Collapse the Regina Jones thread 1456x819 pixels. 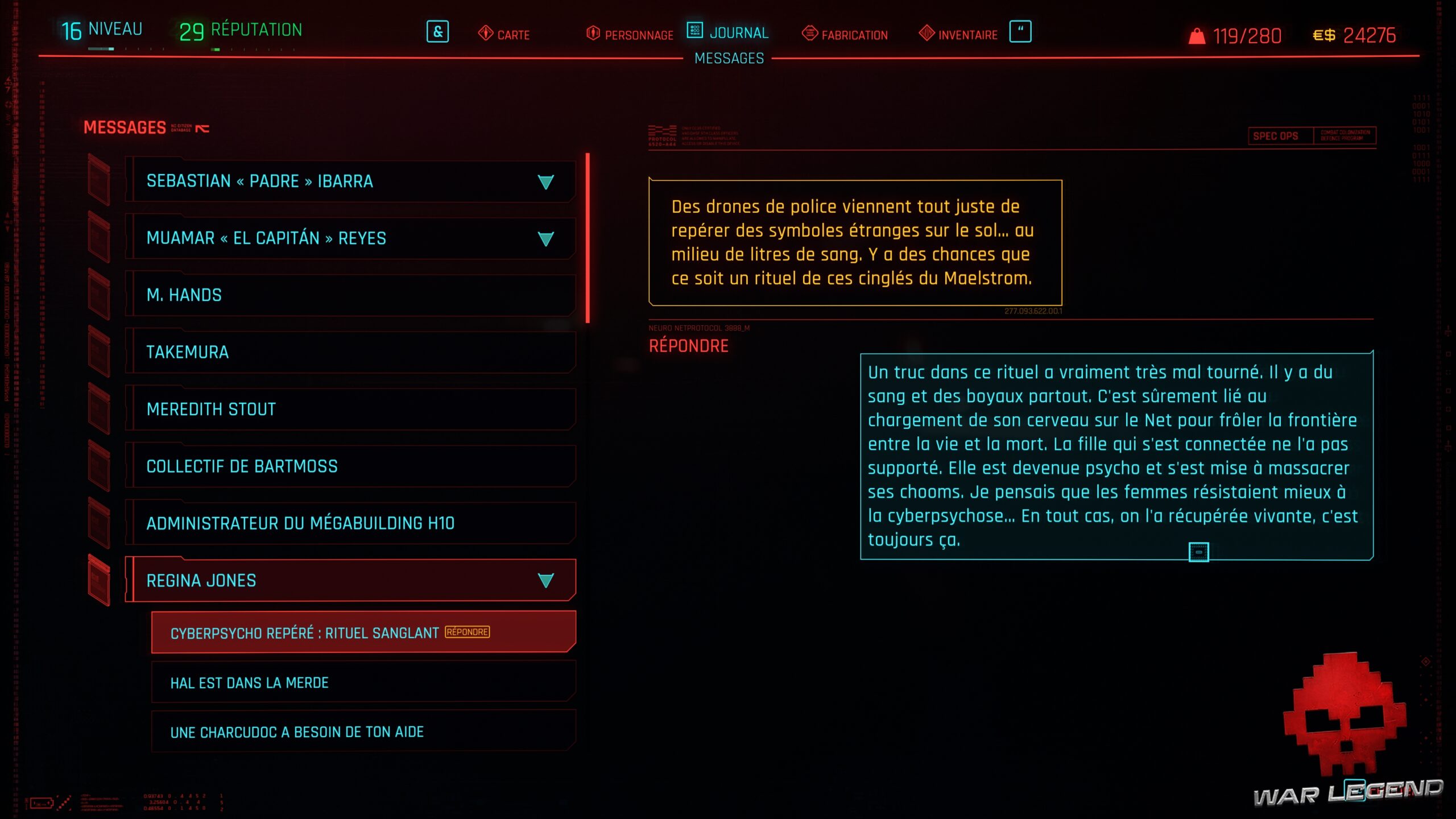pyautogui.click(x=545, y=580)
